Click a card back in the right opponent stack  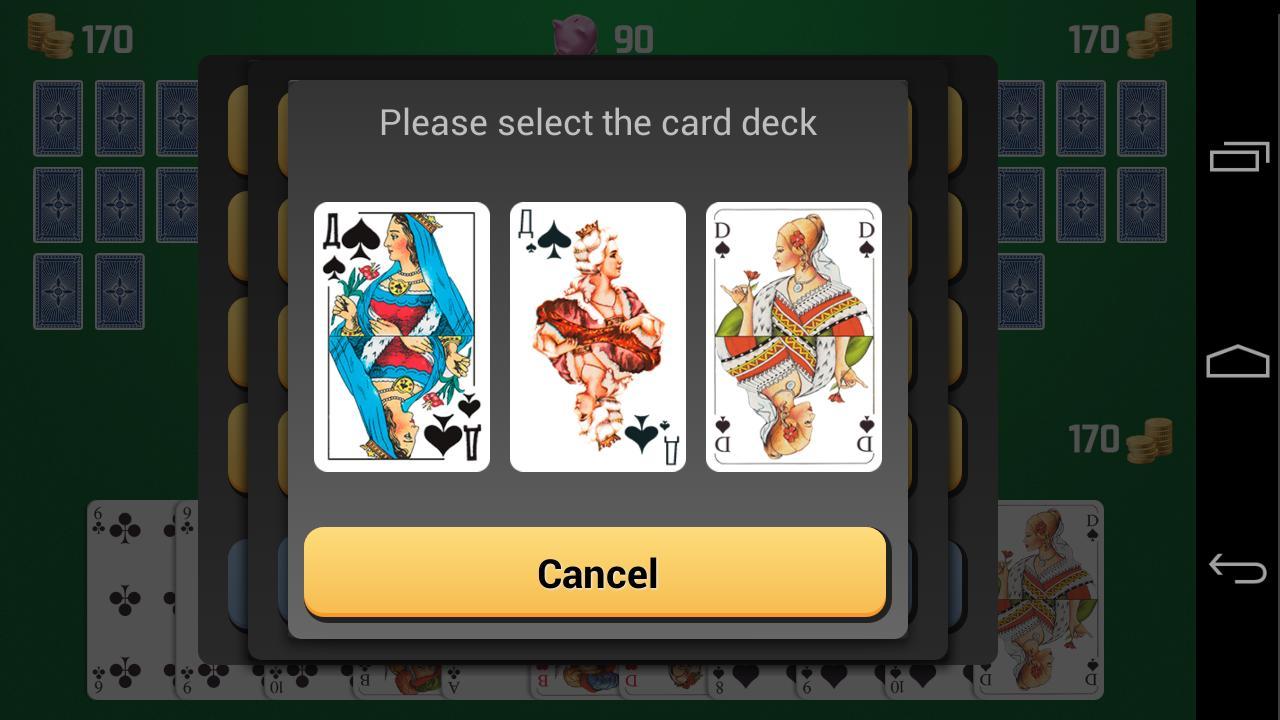(x=1080, y=120)
